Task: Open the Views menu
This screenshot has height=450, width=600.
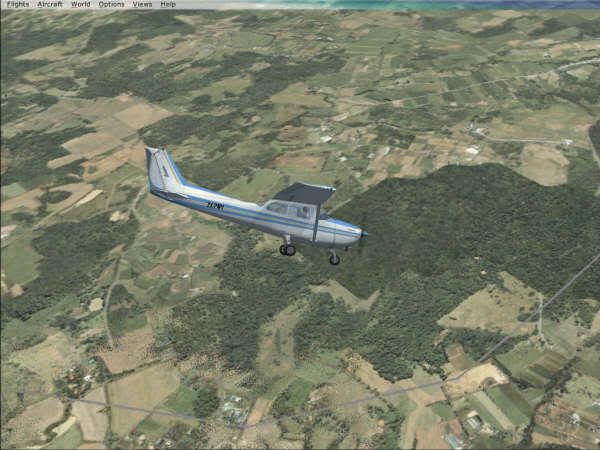Action: [x=143, y=4]
